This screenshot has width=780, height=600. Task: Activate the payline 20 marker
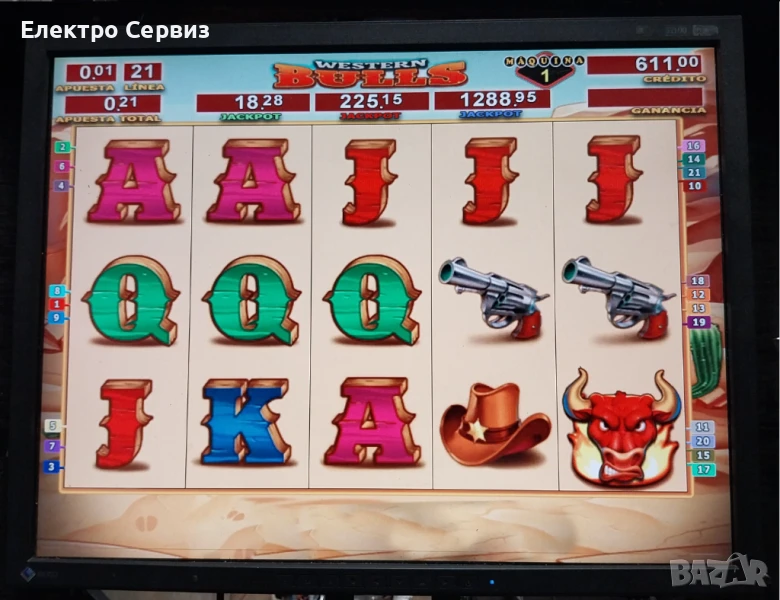tap(703, 441)
